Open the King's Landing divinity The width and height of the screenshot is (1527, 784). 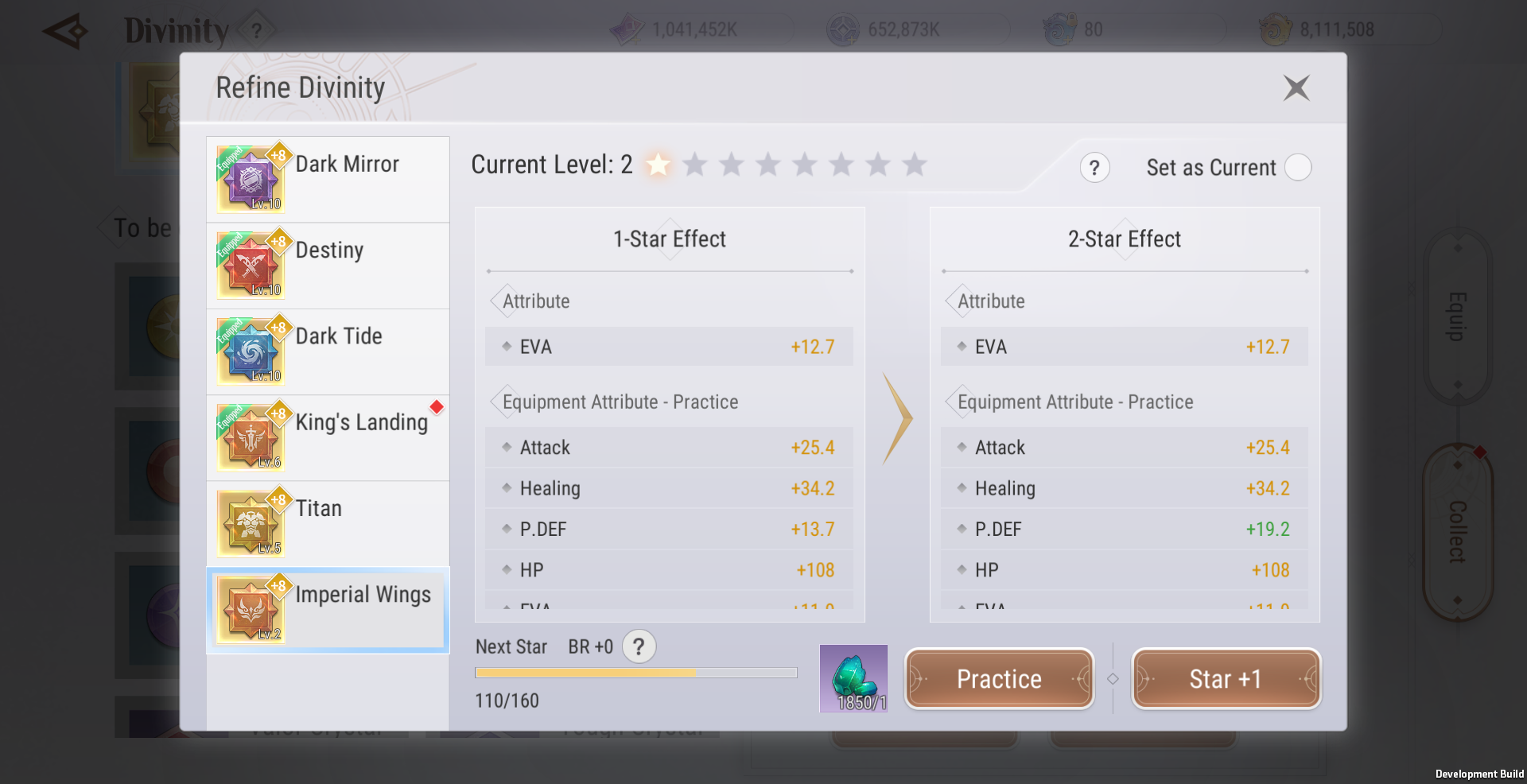tap(328, 437)
